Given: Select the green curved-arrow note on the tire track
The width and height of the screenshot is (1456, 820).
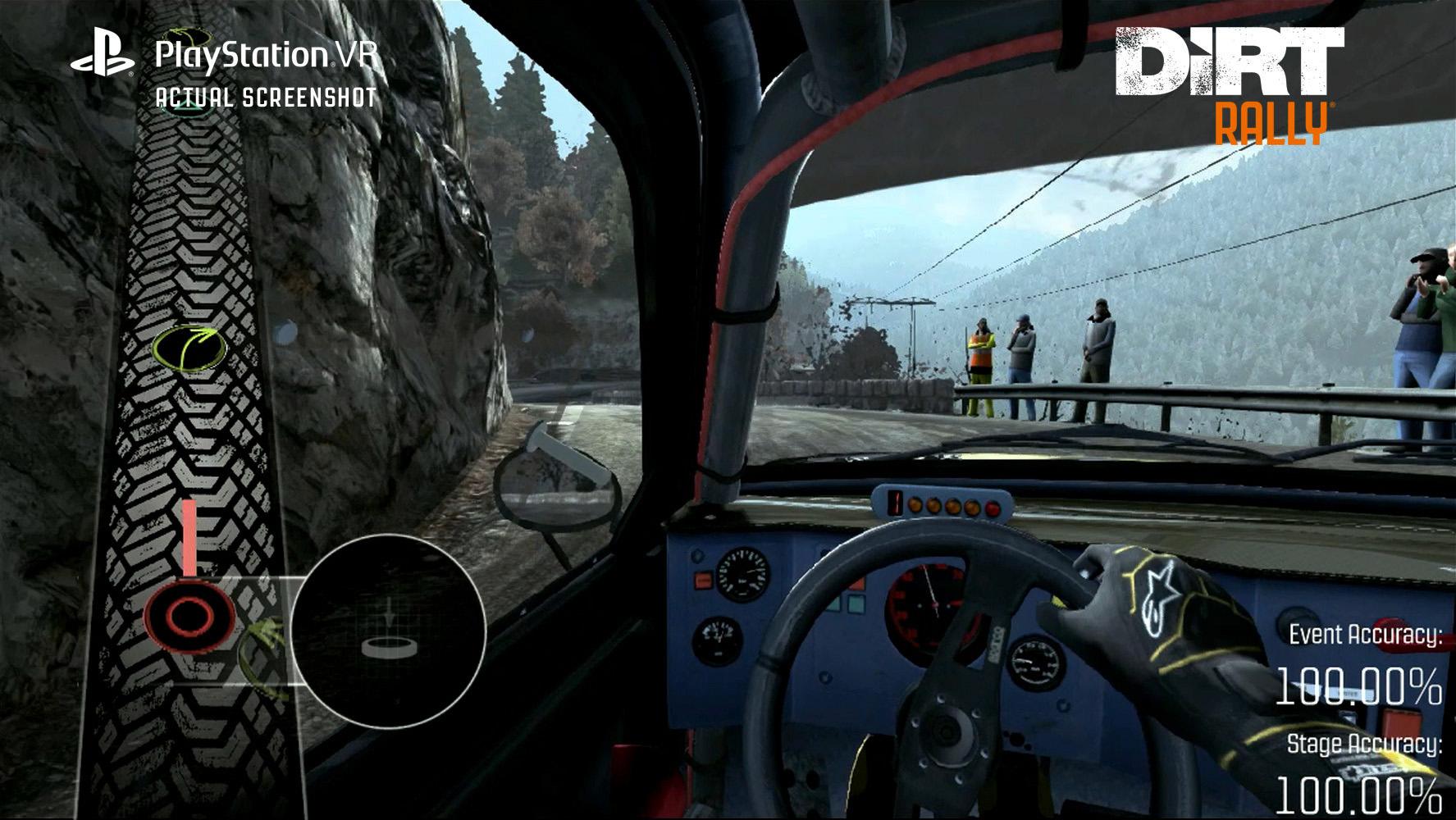Looking at the screenshot, I should tap(189, 348).
